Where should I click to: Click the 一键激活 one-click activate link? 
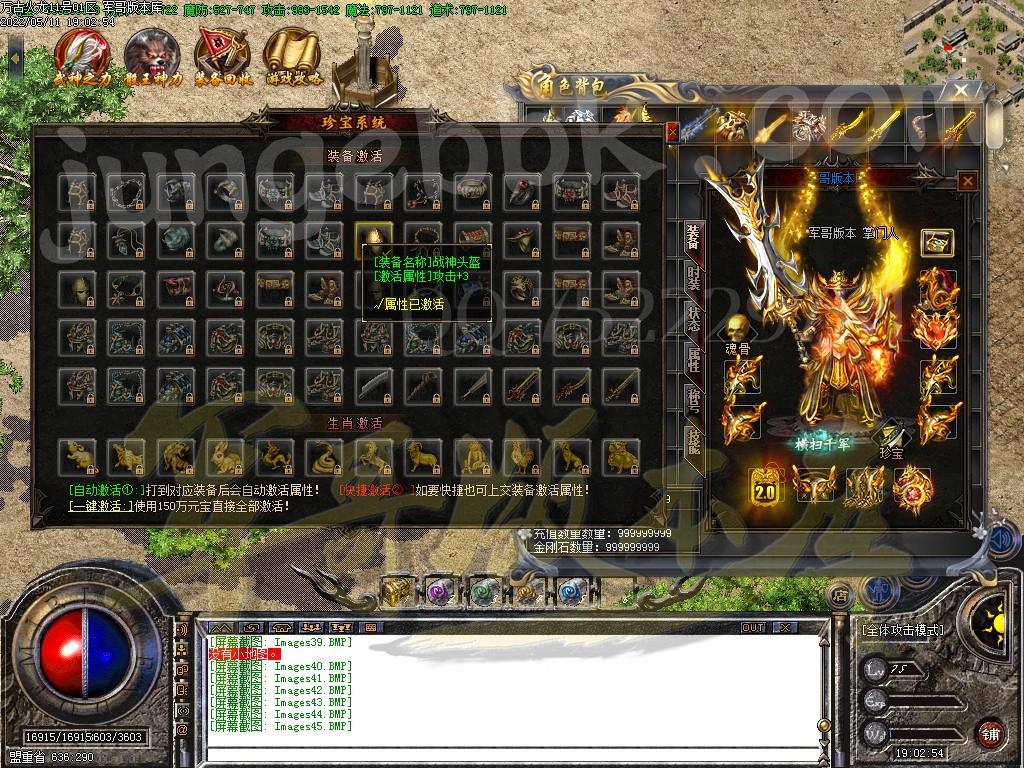point(101,506)
